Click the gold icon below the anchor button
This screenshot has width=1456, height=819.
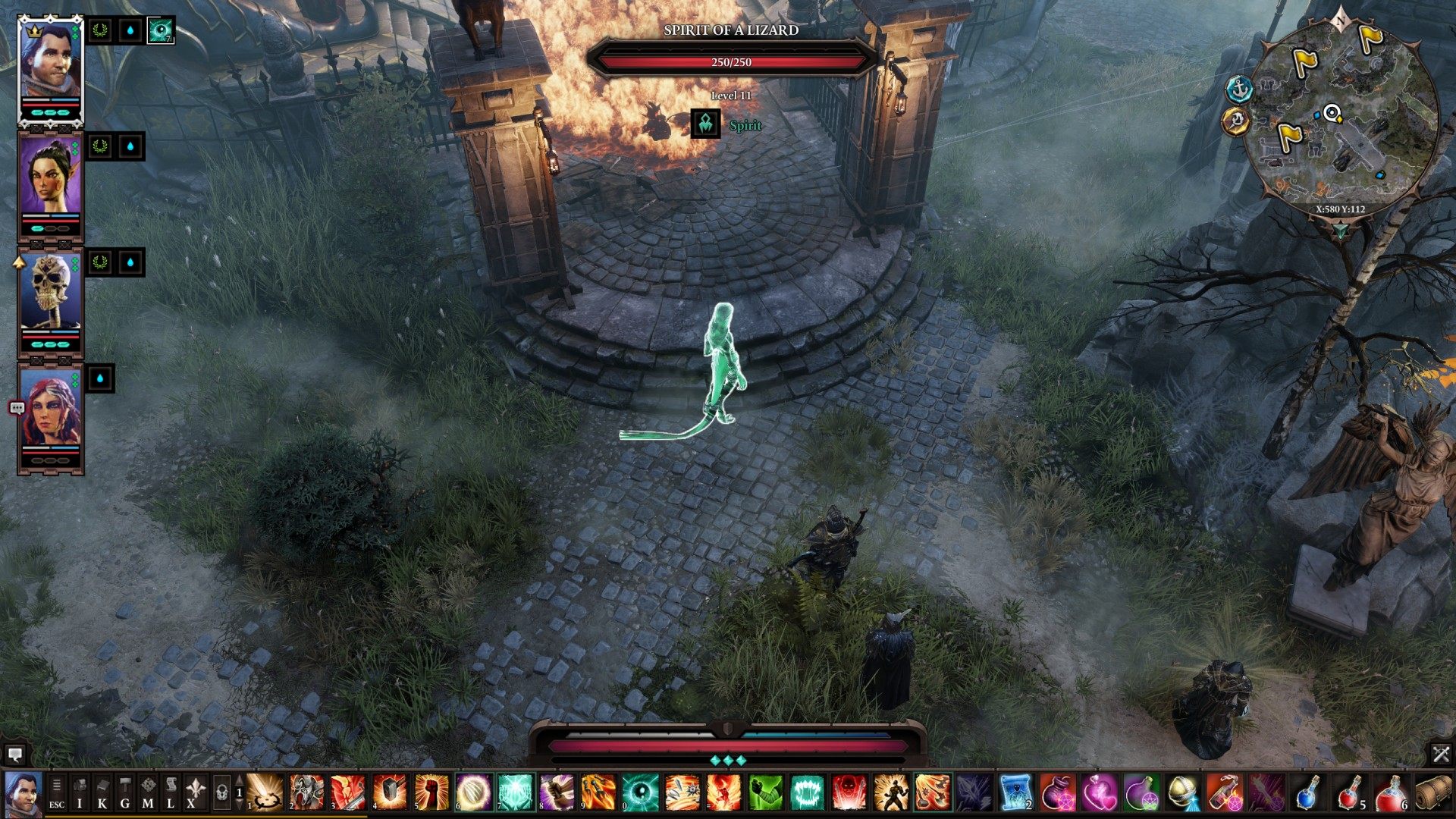tap(1236, 121)
